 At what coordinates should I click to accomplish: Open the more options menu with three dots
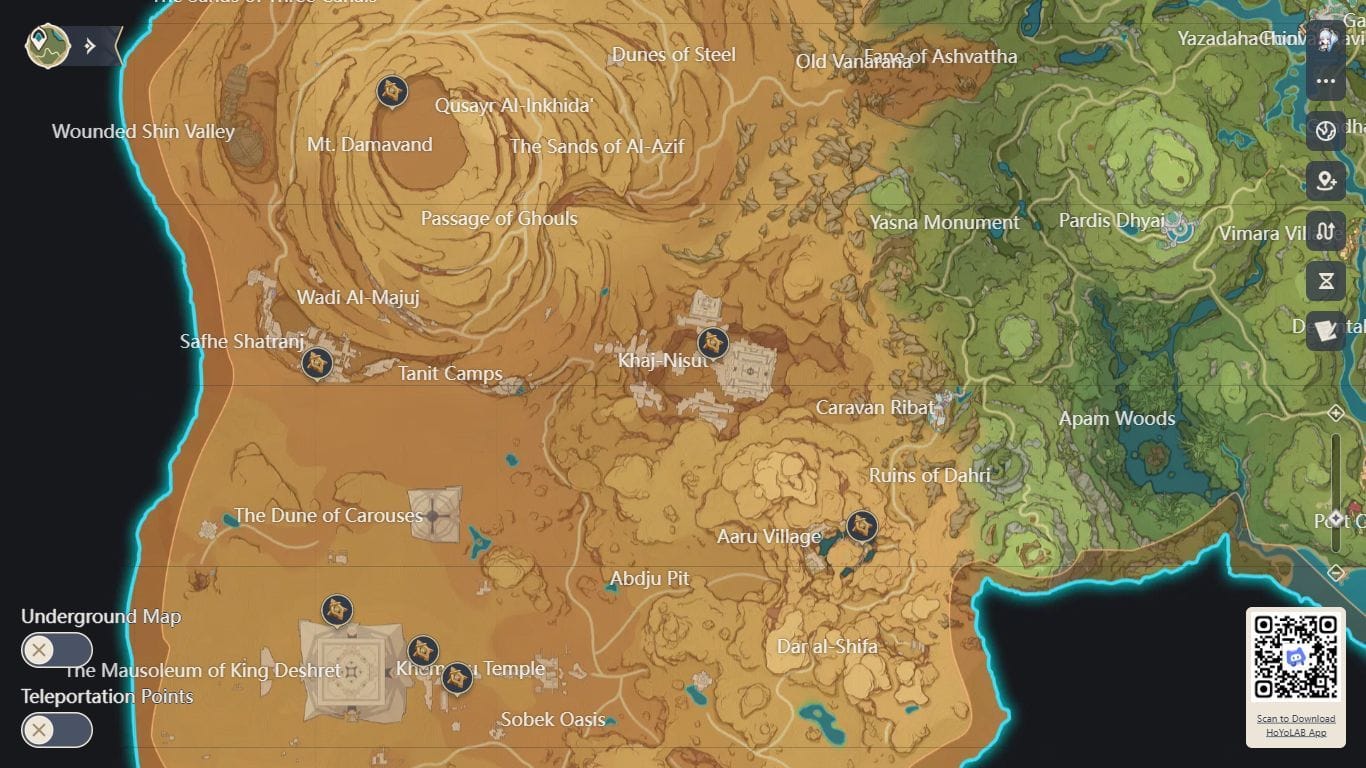click(x=1326, y=81)
